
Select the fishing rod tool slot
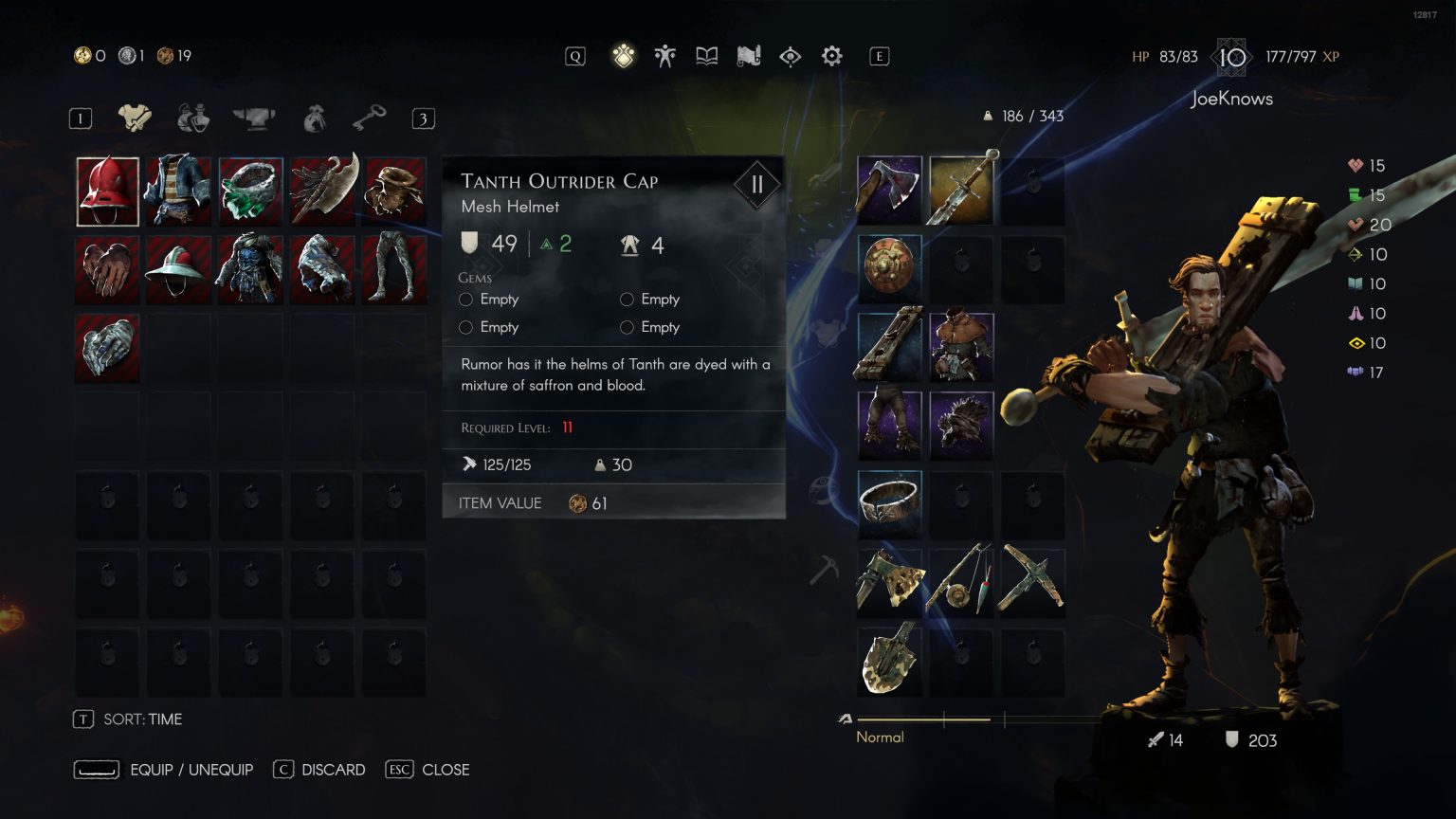pos(961,580)
